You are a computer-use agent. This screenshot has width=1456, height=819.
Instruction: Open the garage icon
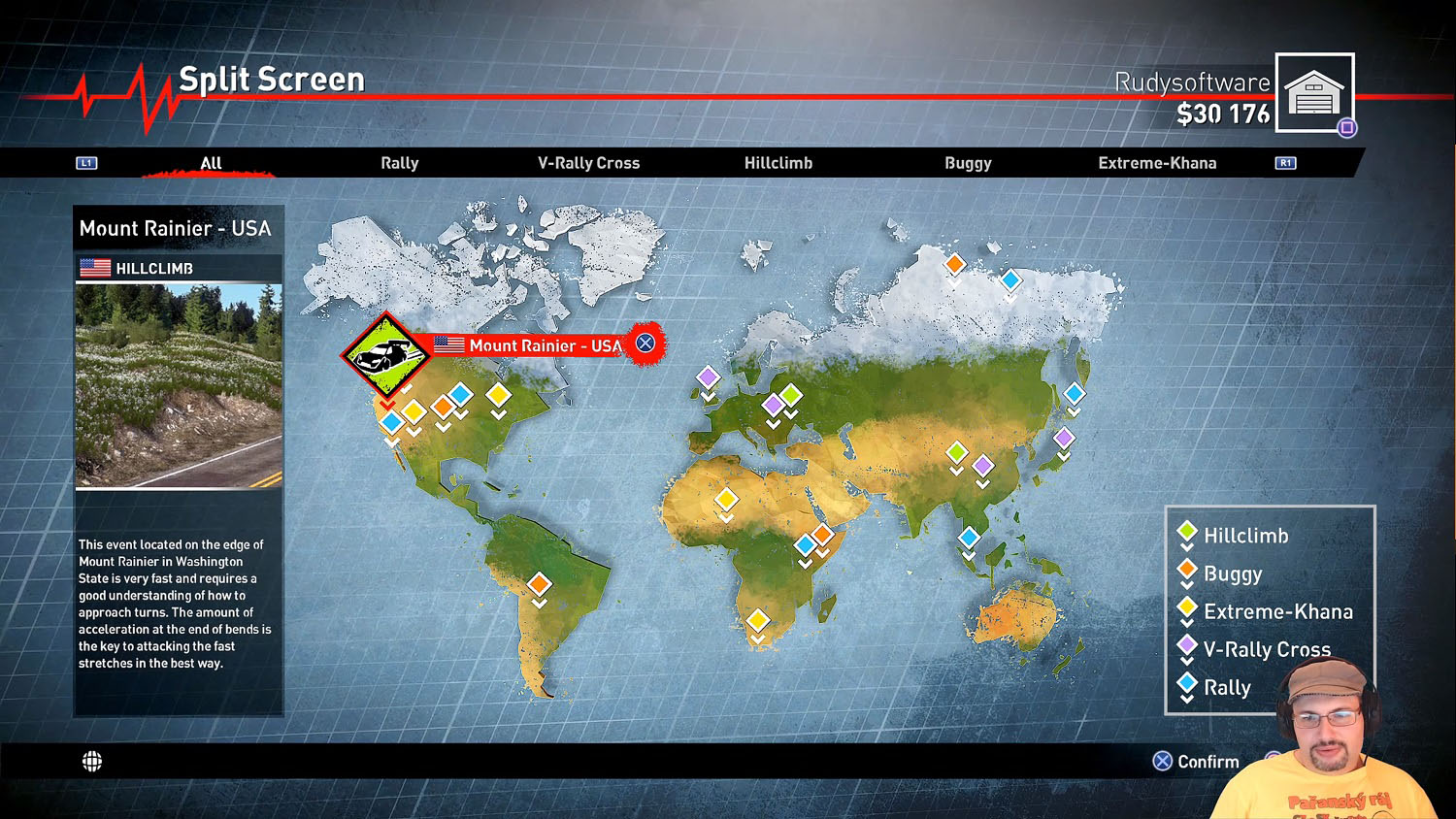point(1314,93)
